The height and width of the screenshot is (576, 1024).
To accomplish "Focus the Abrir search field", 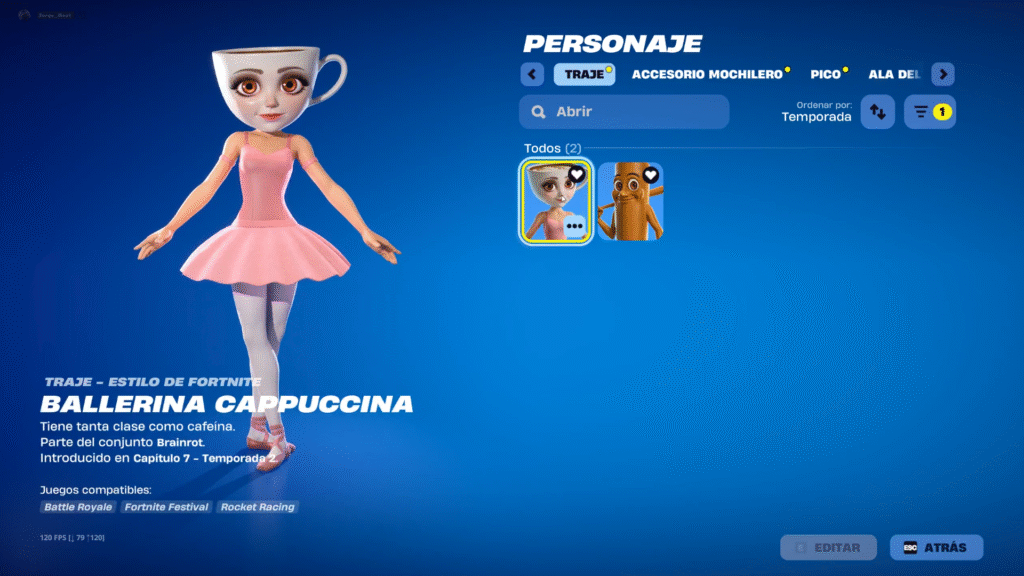I will pos(624,112).
